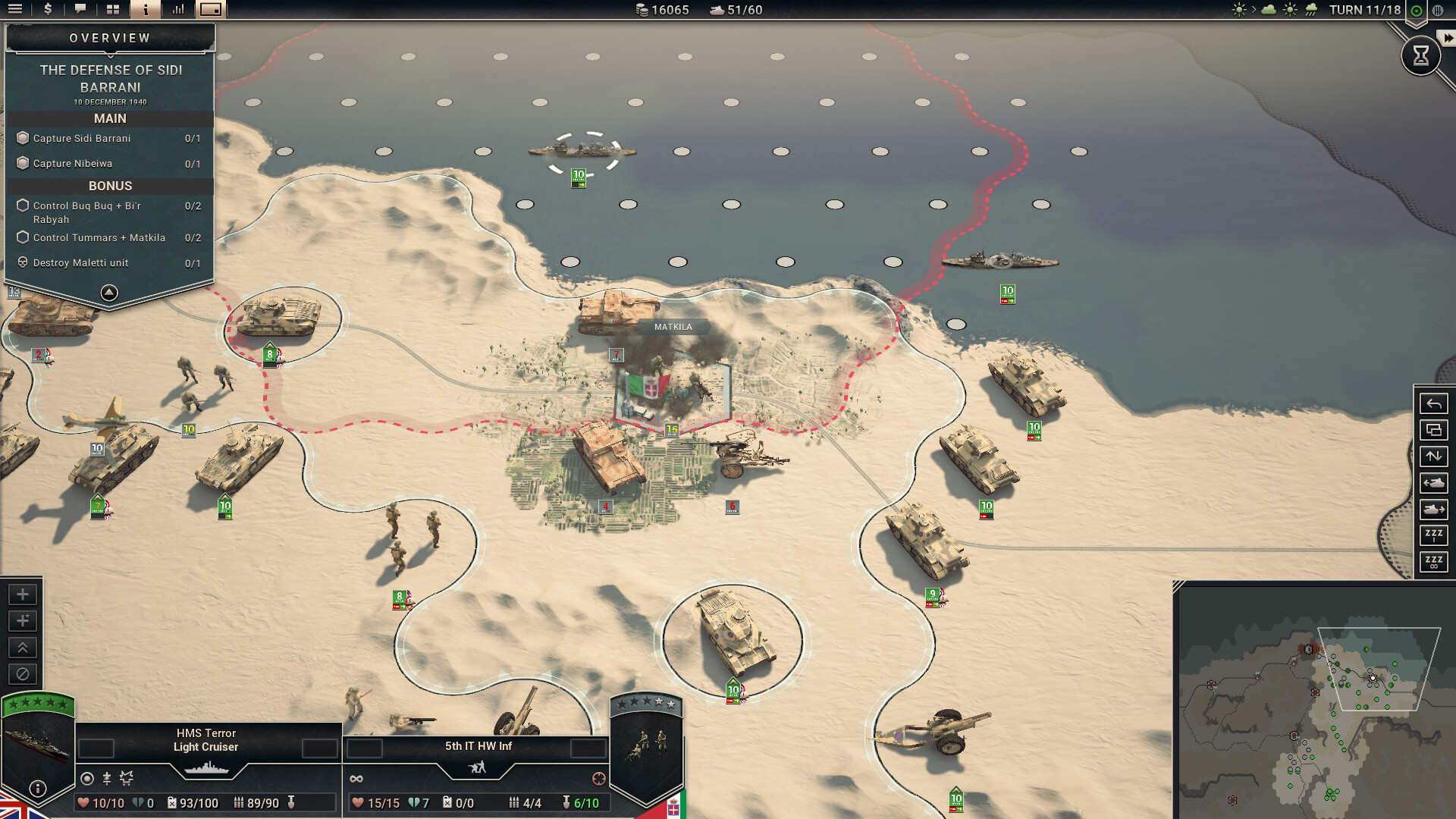Enable permanent sleep with ZZZ-infinity button
This screenshot has height=819, width=1456.
click(1433, 562)
